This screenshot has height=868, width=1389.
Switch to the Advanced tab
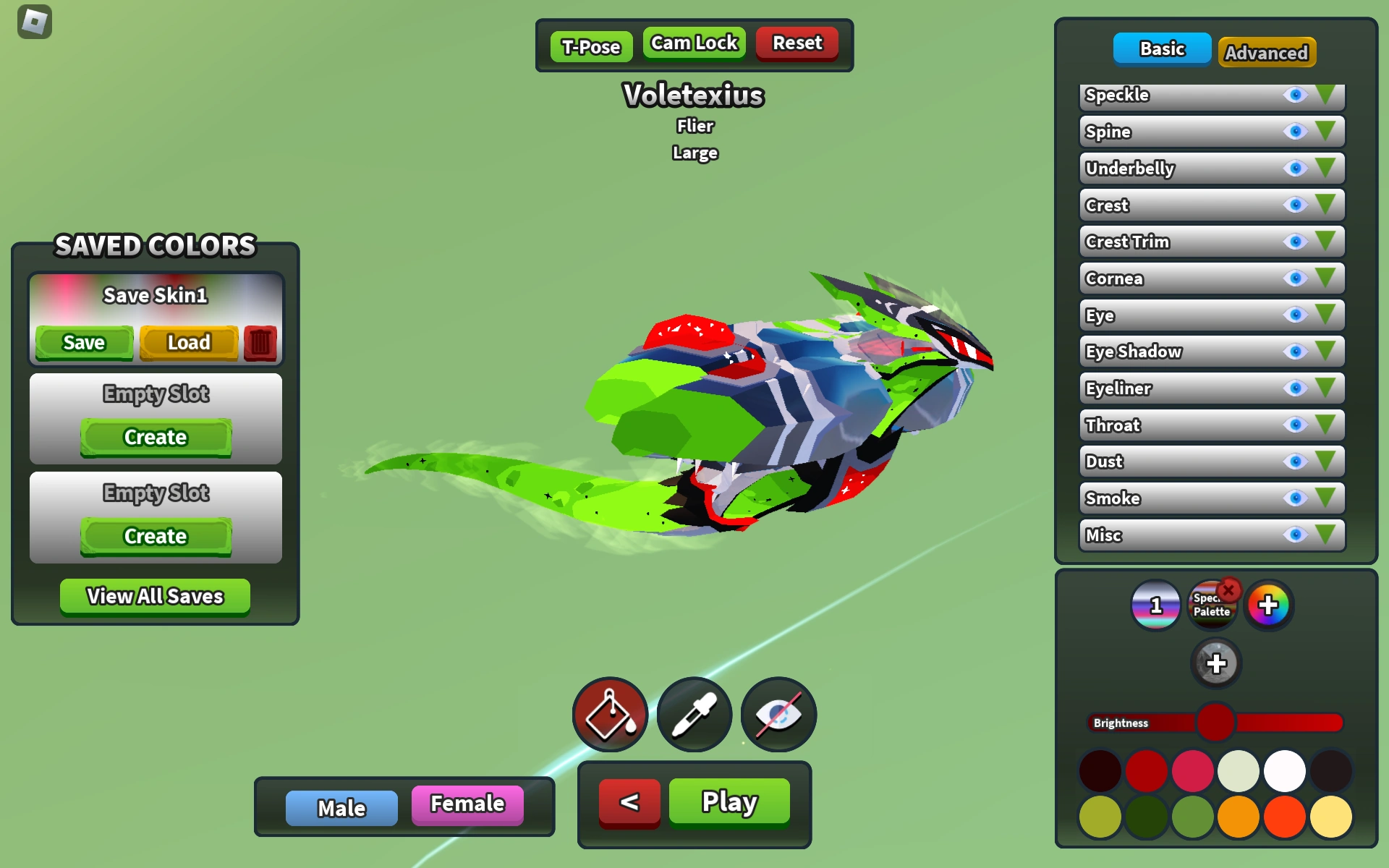pos(1267,52)
